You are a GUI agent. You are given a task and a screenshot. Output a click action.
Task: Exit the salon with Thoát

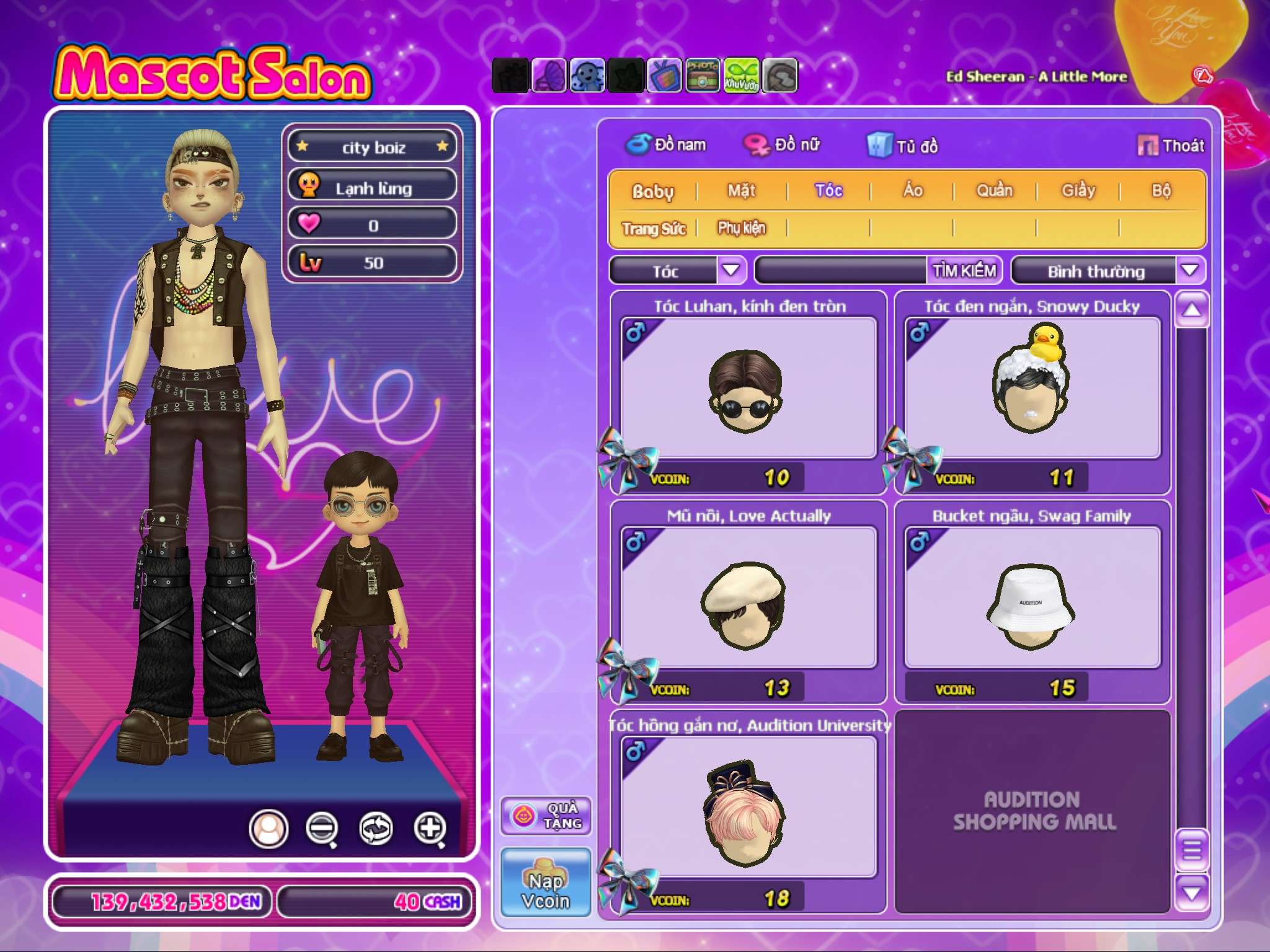tap(1171, 146)
